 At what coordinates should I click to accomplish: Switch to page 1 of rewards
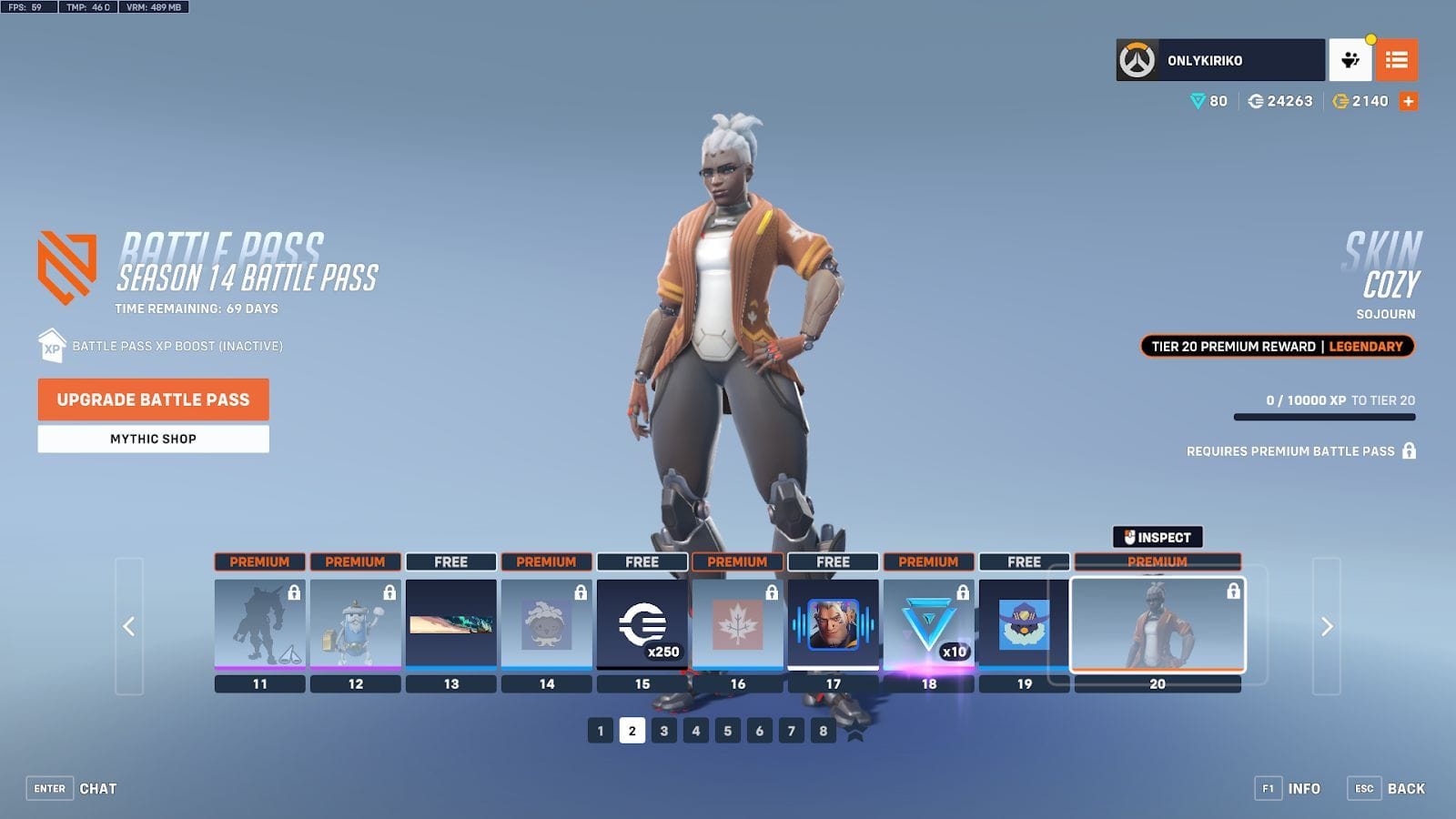tap(599, 729)
